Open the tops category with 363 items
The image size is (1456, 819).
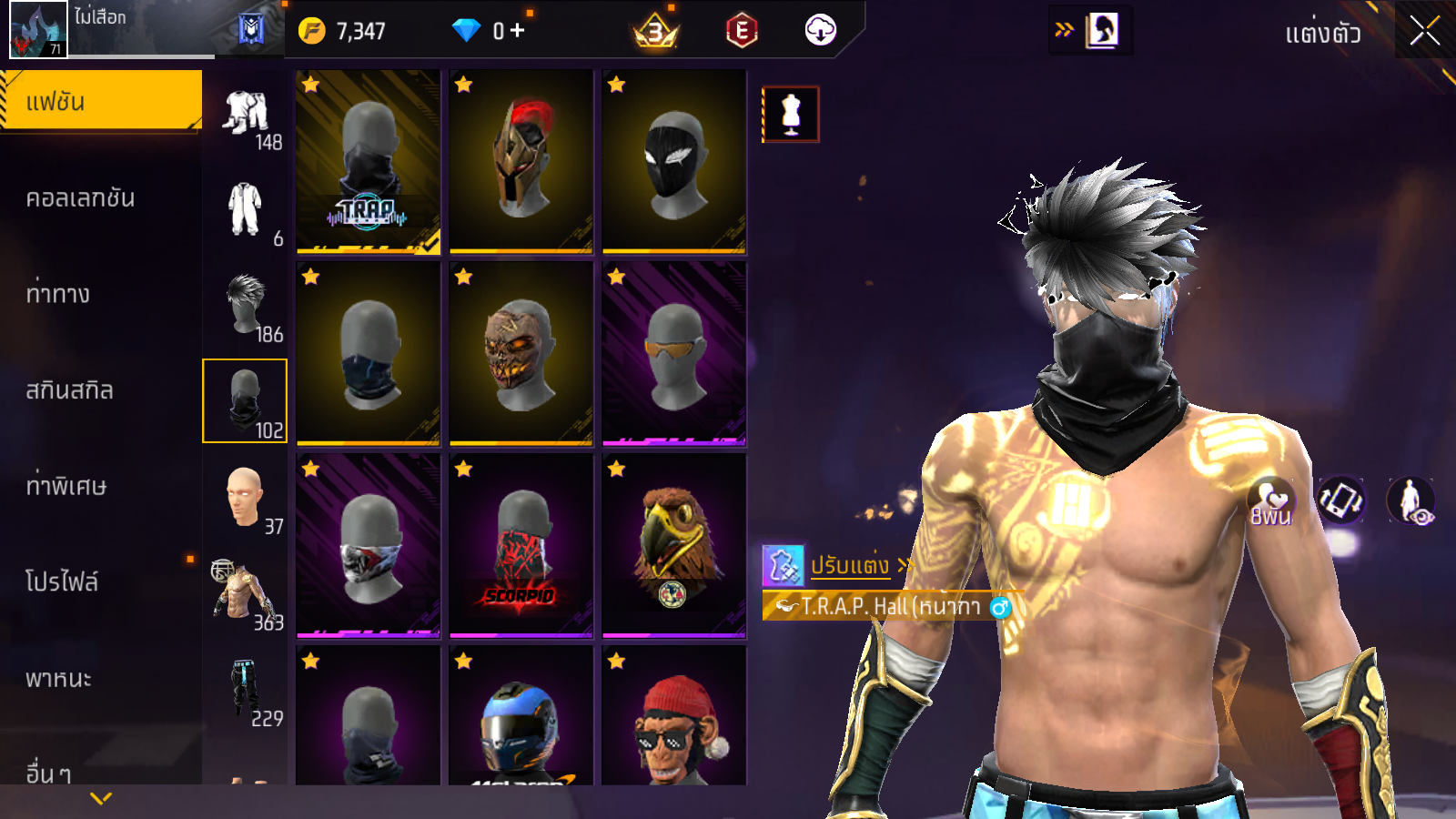(x=246, y=593)
